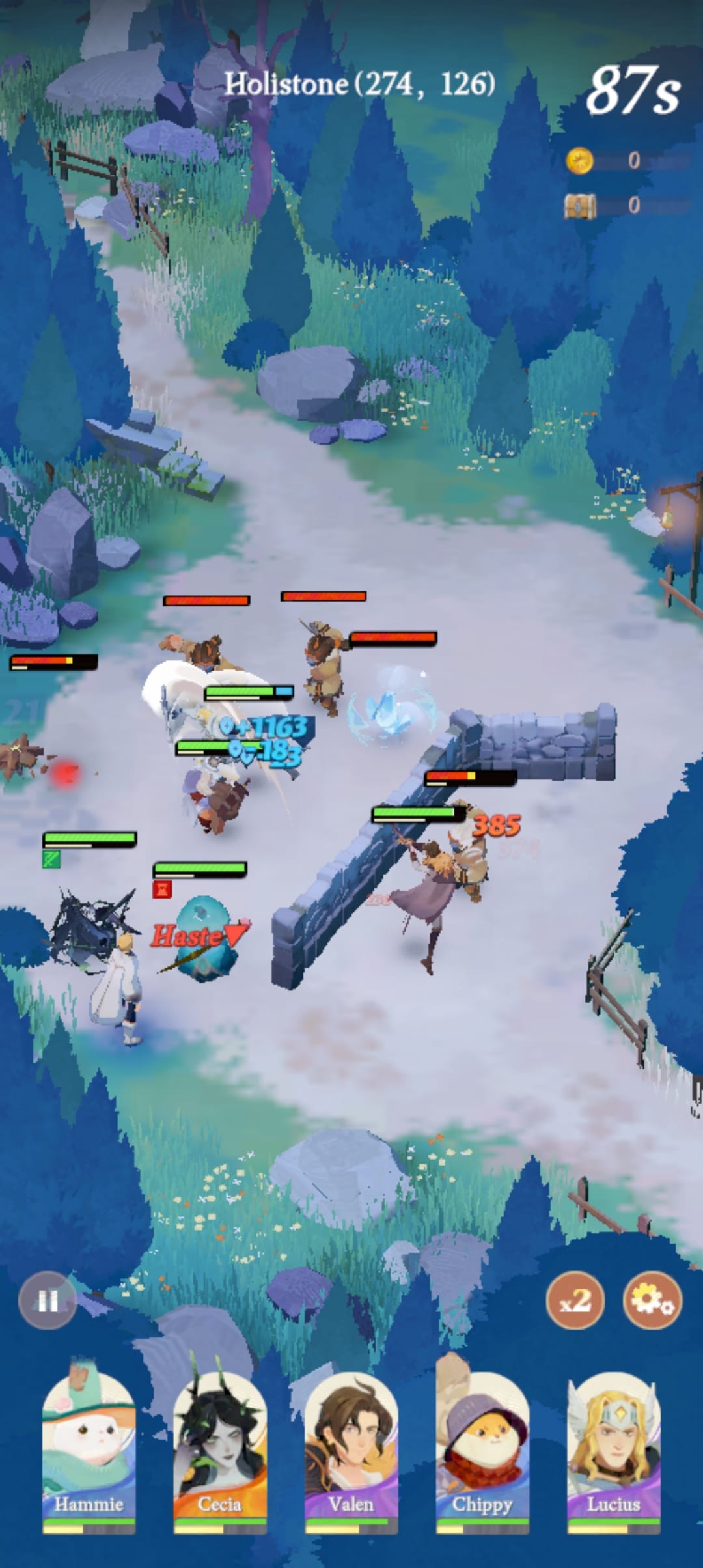Image resolution: width=703 pixels, height=1568 pixels.
Task: Pause the battle
Action: click(48, 1300)
